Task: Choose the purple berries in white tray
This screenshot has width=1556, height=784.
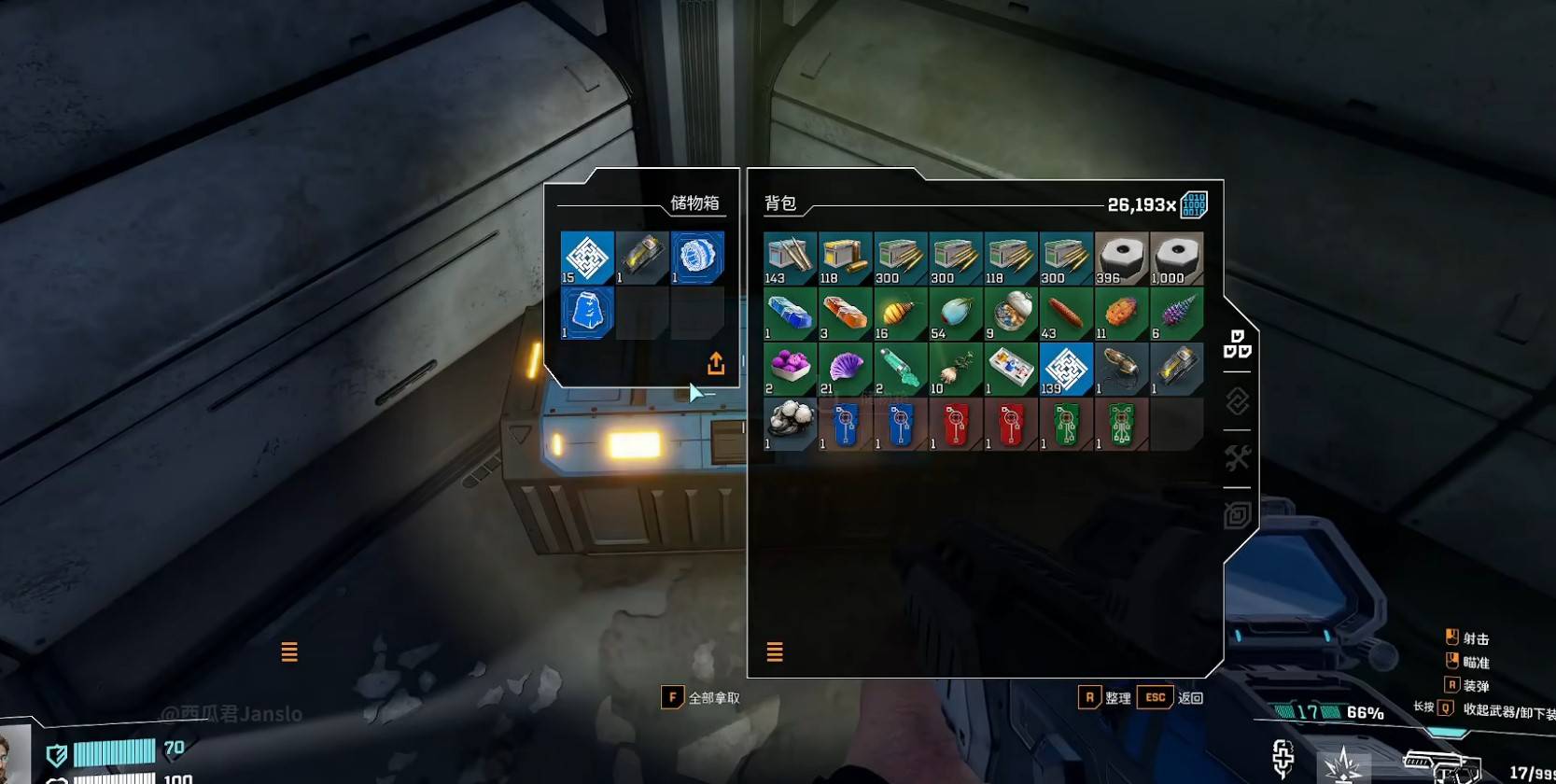Action: point(790,369)
